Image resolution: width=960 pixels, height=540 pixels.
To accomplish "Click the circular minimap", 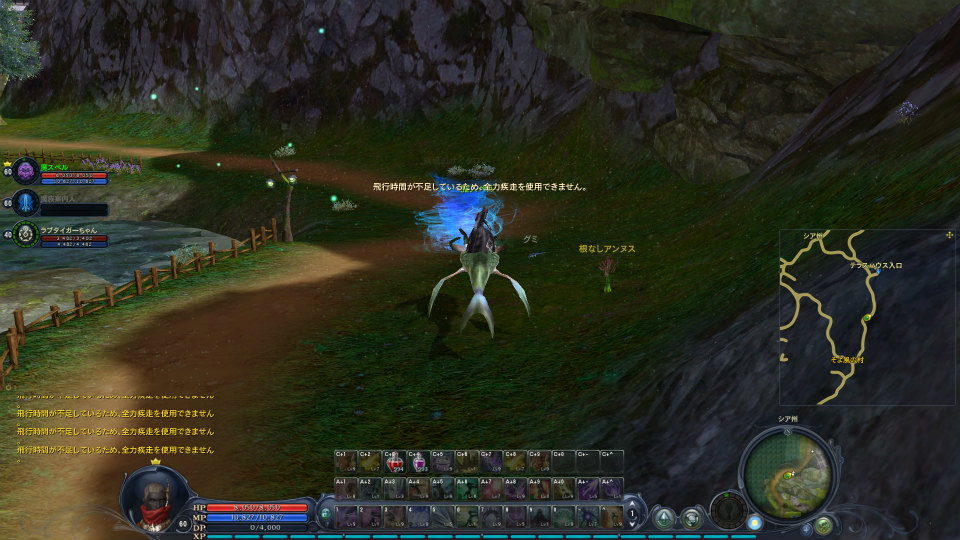I will (x=789, y=473).
